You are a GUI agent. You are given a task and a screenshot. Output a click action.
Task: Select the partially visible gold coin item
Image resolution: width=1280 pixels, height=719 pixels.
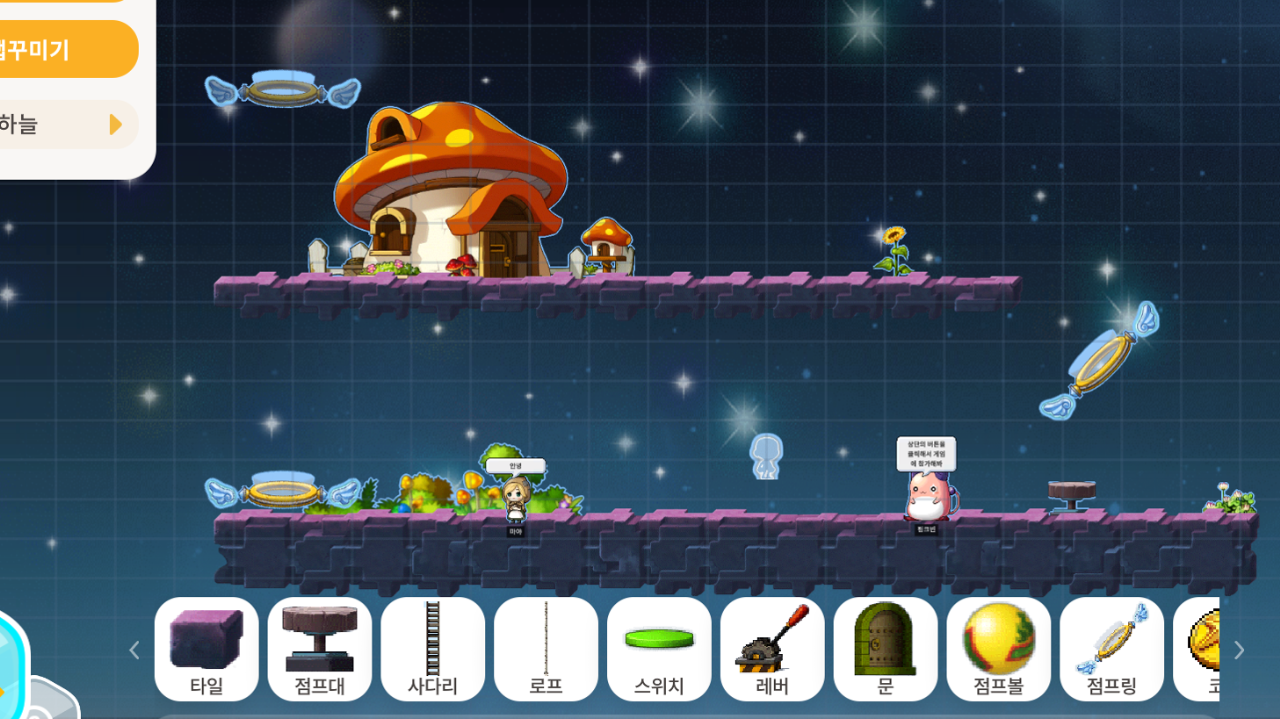(x=1198, y=648)
